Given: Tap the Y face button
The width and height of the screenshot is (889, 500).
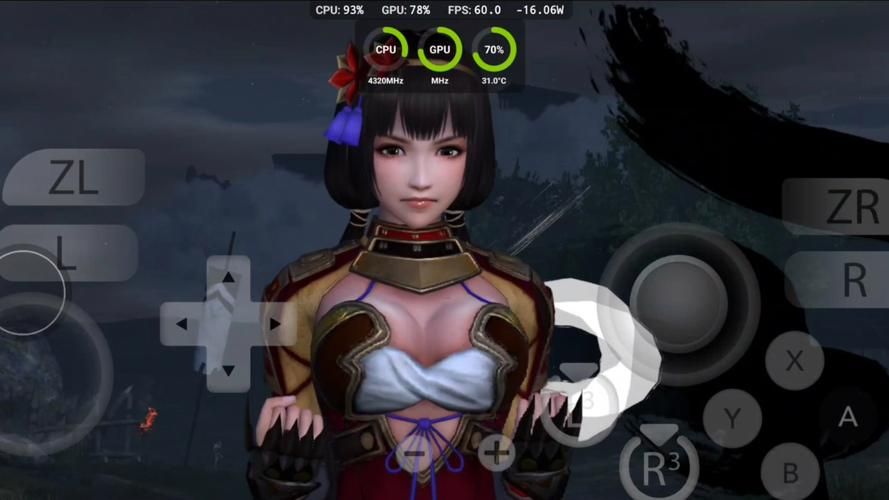Looking at the screenshot, I should point(732,418).
